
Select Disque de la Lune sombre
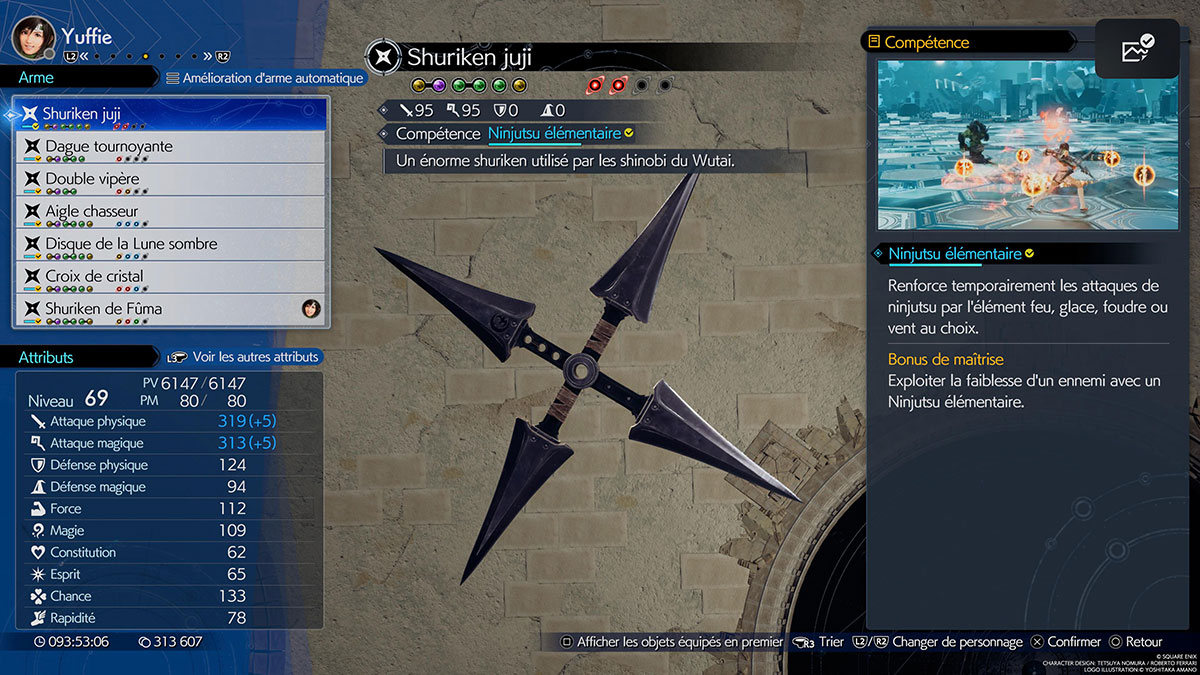coord(170,244)
